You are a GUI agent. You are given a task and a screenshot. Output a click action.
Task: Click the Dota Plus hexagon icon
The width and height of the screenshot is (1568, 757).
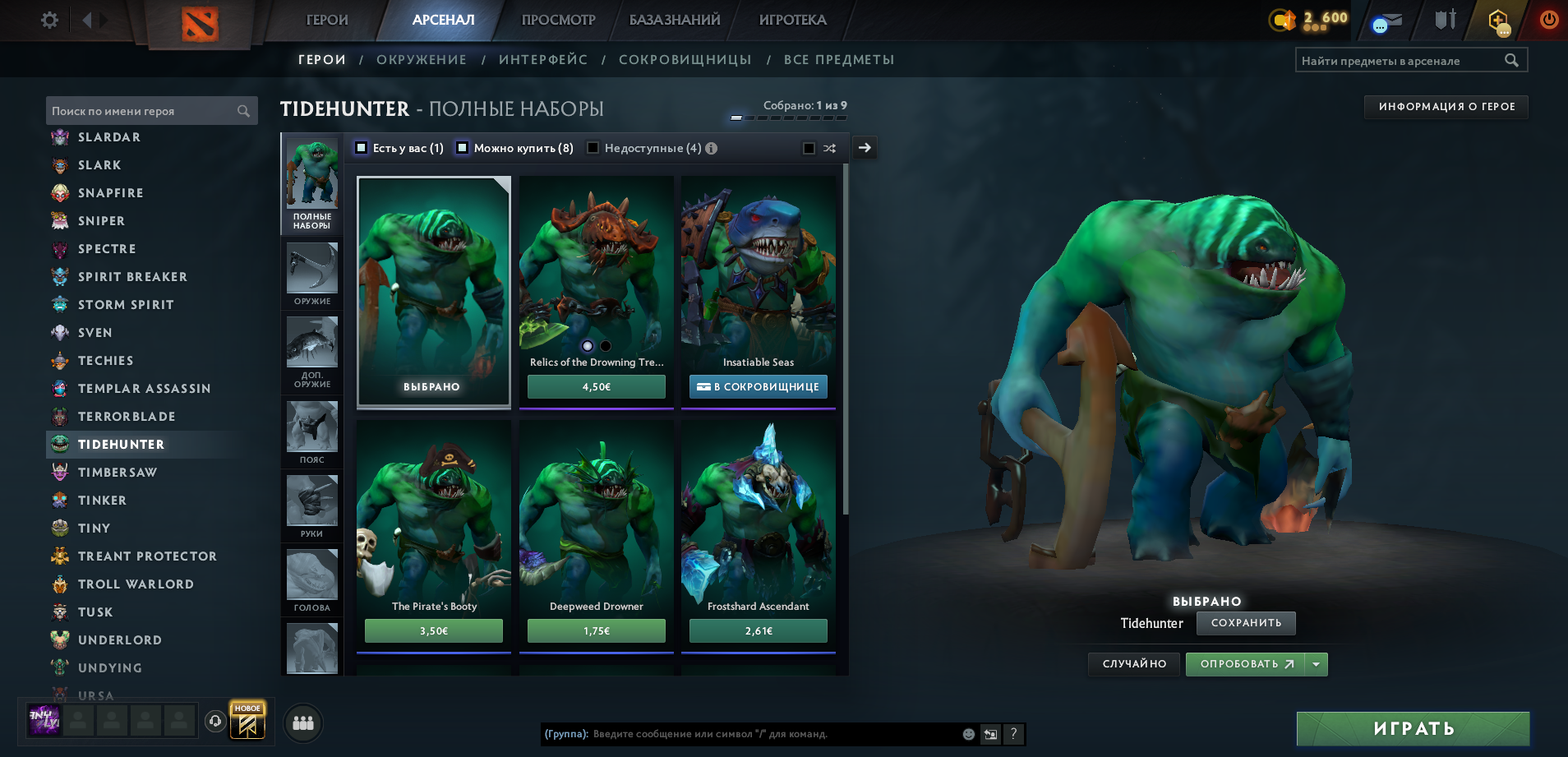(1498, 20)
